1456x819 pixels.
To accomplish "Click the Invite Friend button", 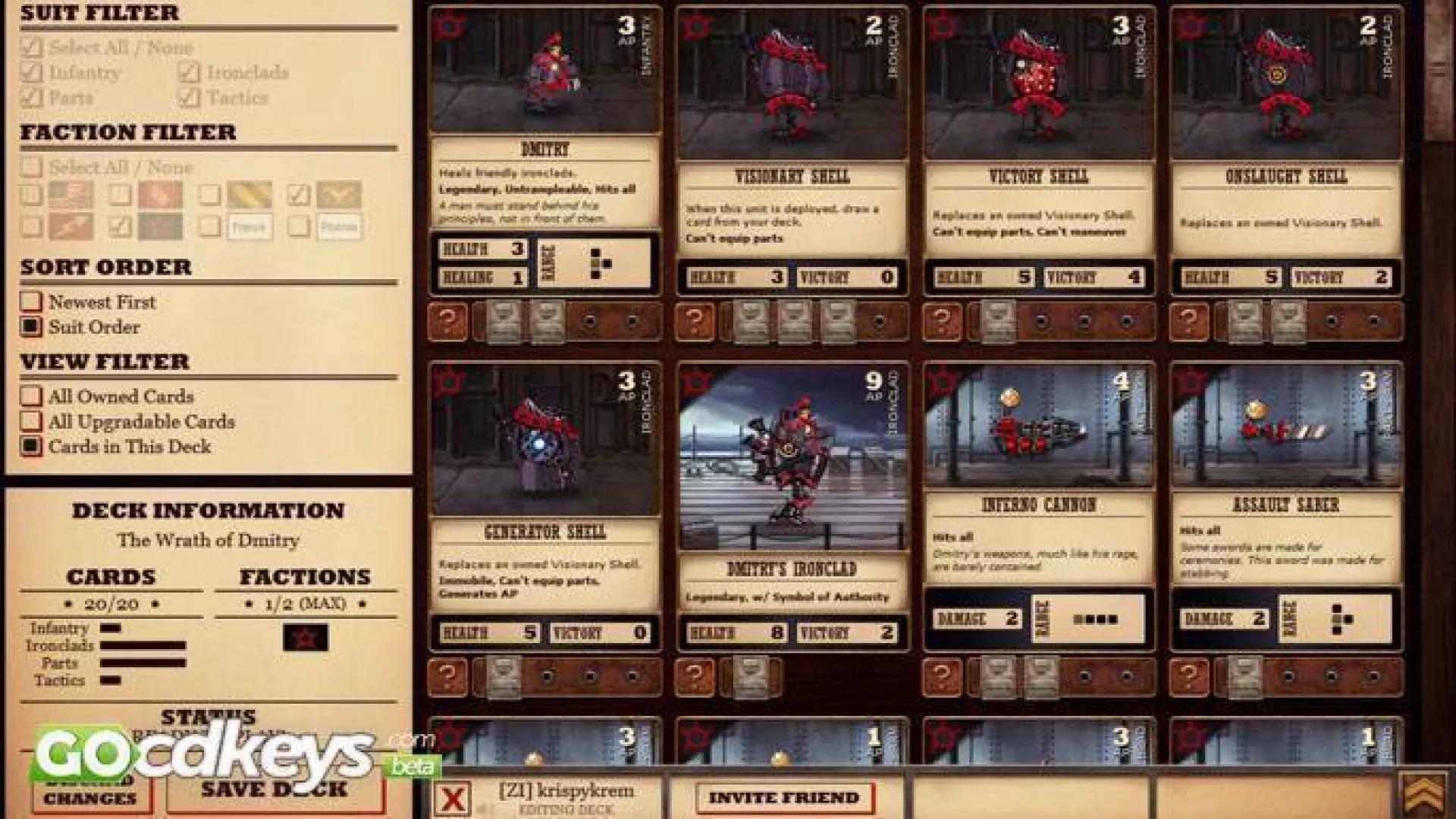I will pyautogui.click(x=784, y=798).
